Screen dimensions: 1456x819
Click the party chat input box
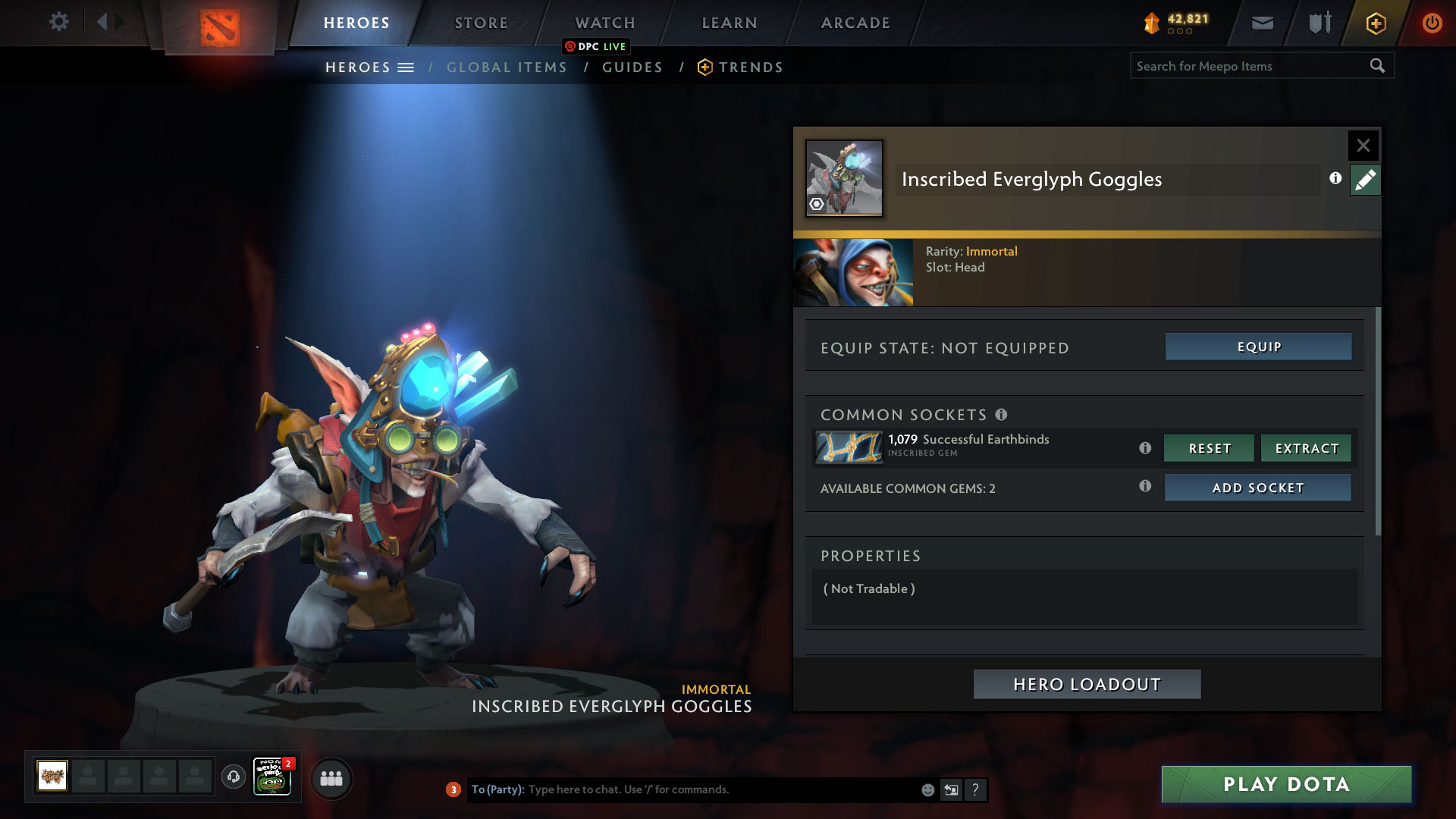[720, 789]
